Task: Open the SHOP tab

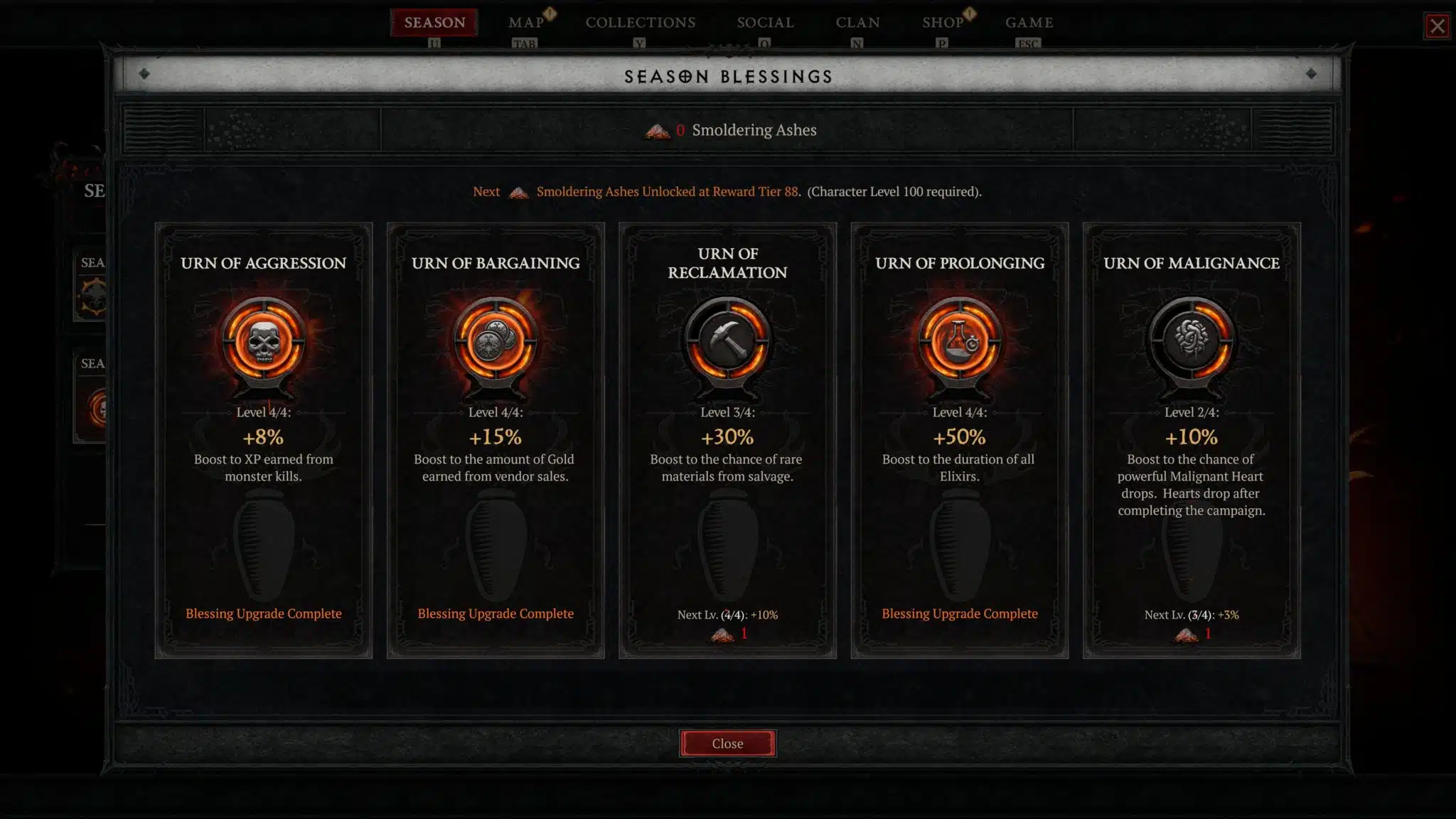Action: click(943, 22)
